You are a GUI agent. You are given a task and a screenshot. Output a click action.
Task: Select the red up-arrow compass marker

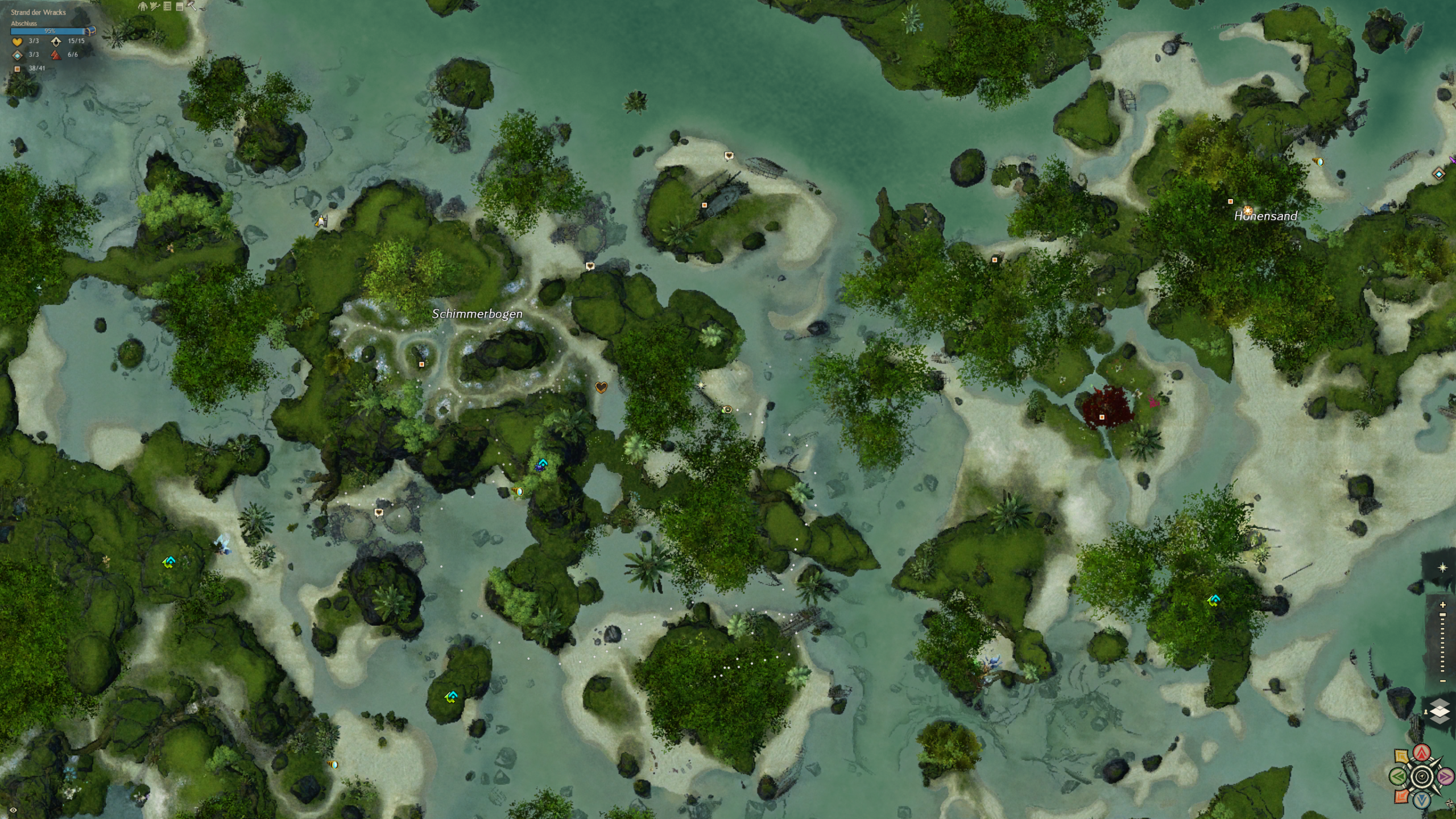1422,753
